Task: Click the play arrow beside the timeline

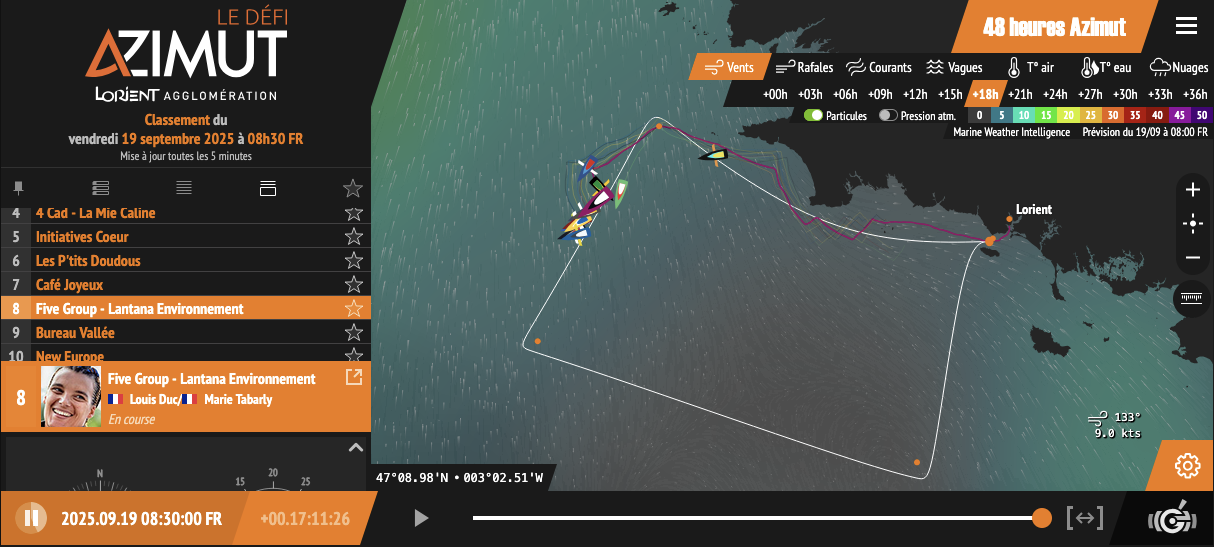Action: (421, 518)
